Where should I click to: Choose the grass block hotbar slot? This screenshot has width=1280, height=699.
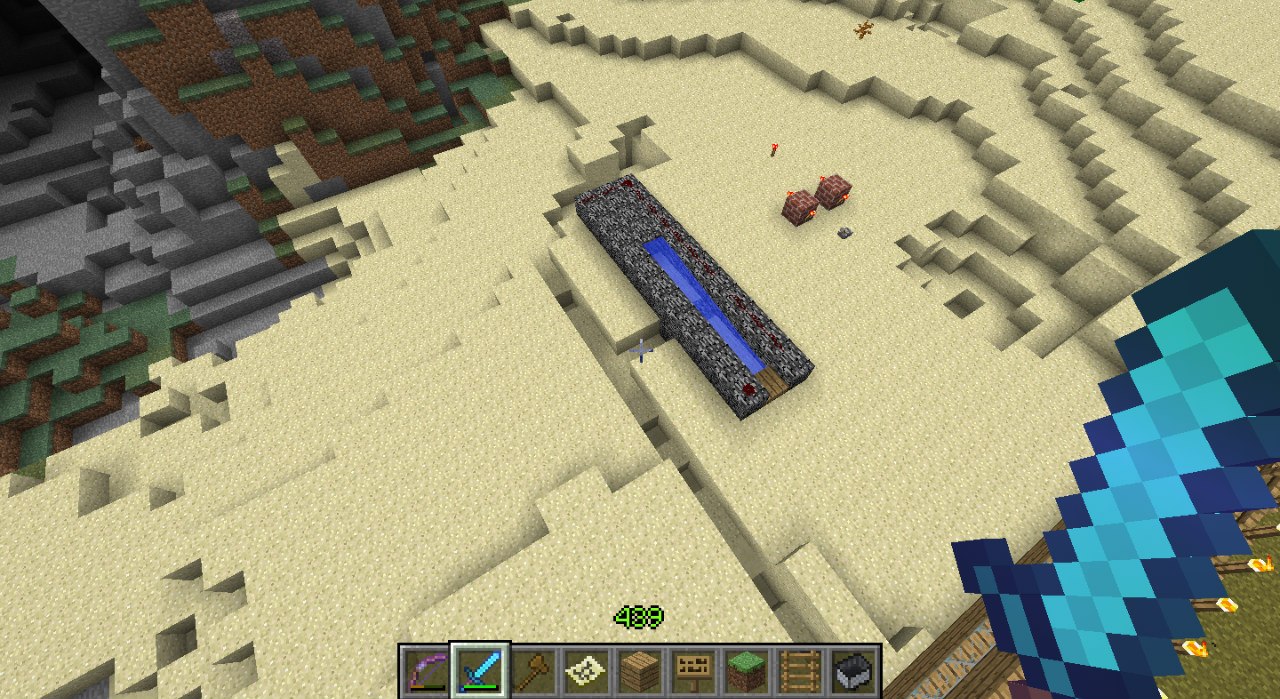point(747,669)
